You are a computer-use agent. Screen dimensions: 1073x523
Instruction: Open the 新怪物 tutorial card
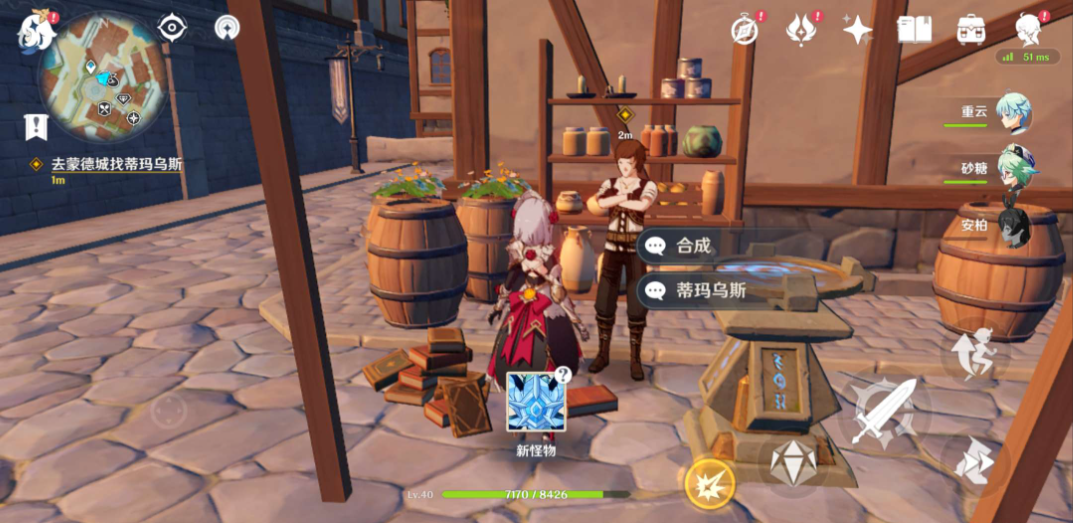[536, 402]
